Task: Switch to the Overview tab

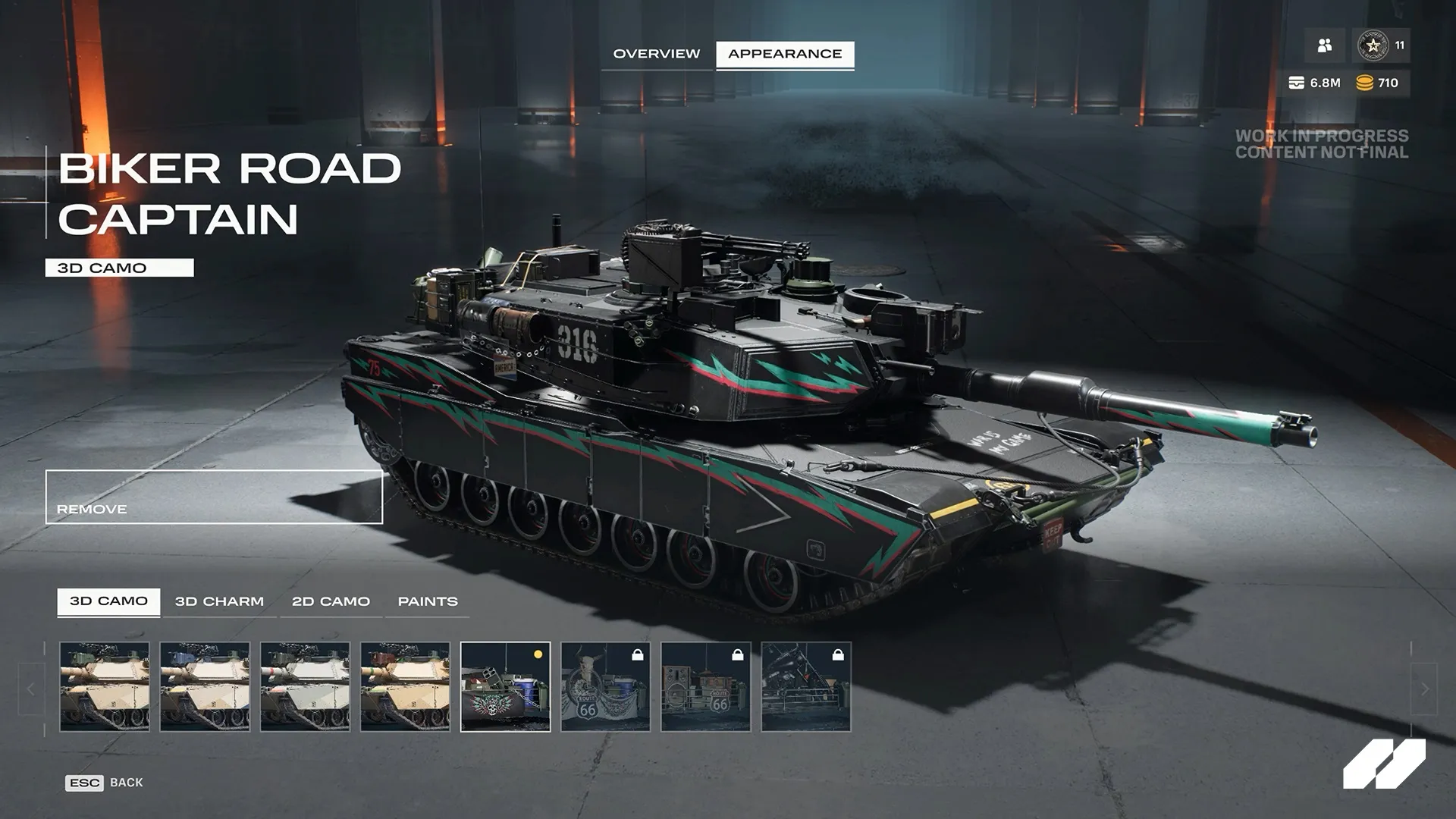Action: pyautogui.click(x=657, y=54)
